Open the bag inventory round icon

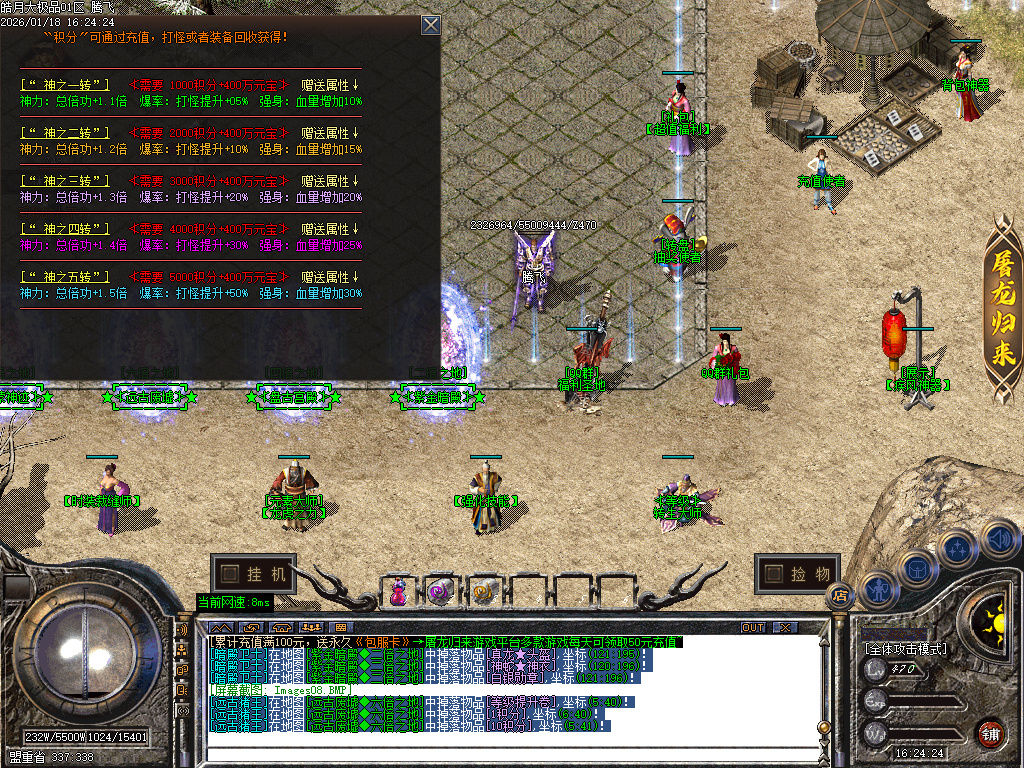click(916, 567)
